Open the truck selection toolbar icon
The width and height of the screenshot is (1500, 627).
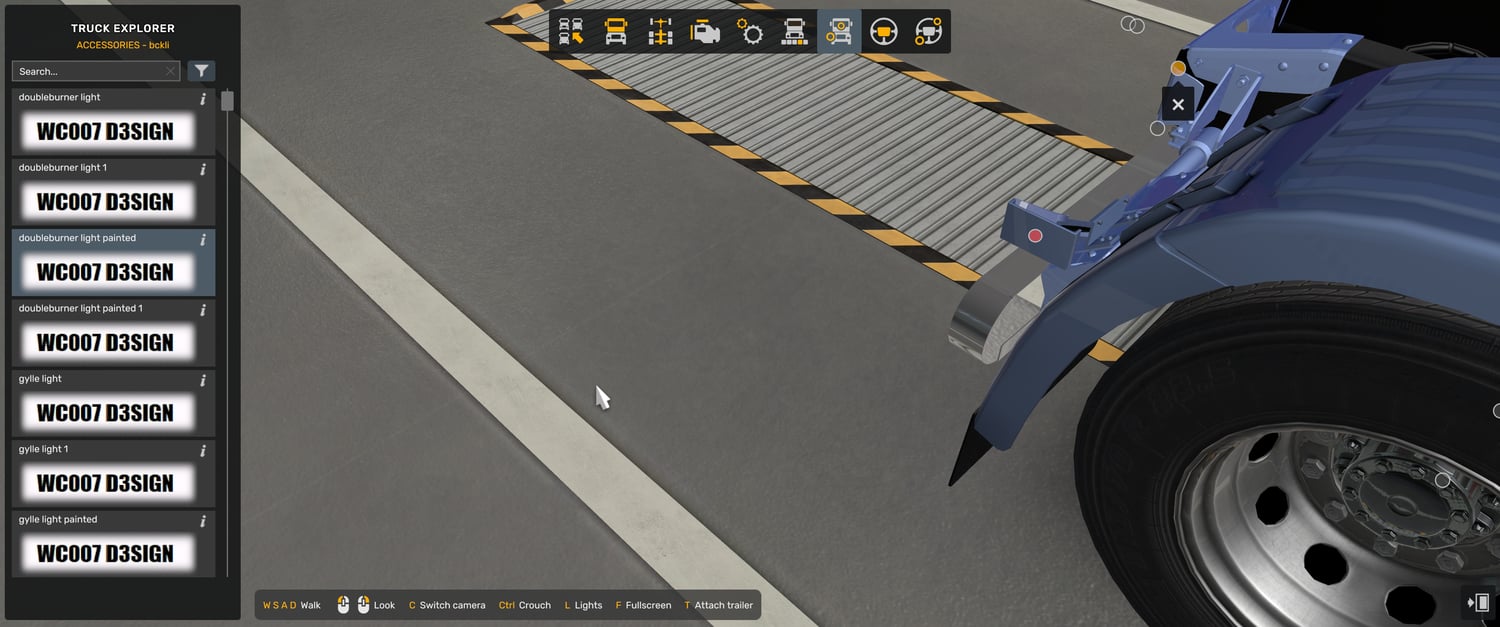(x=571, y=32)
